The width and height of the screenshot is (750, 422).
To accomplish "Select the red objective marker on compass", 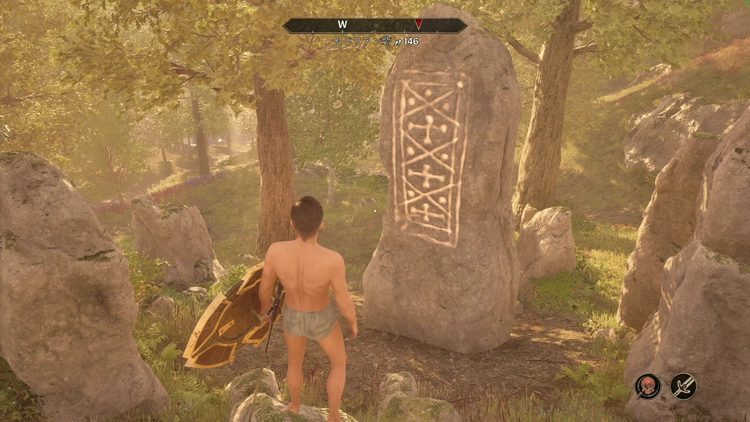I will point(418,24).
